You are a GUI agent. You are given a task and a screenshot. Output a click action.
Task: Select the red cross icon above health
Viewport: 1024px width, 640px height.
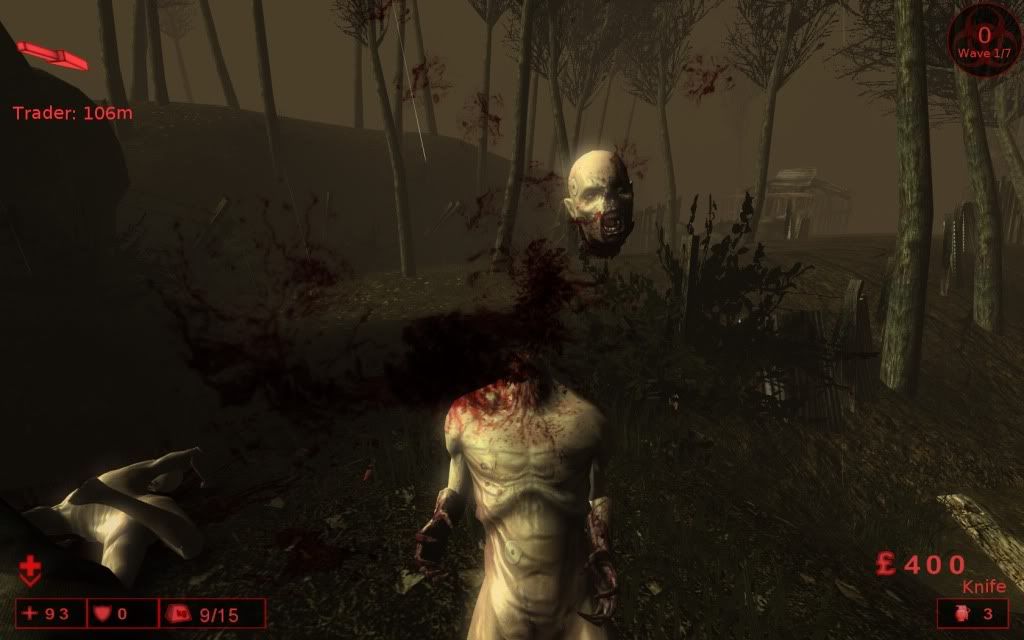tap(30, 572)
